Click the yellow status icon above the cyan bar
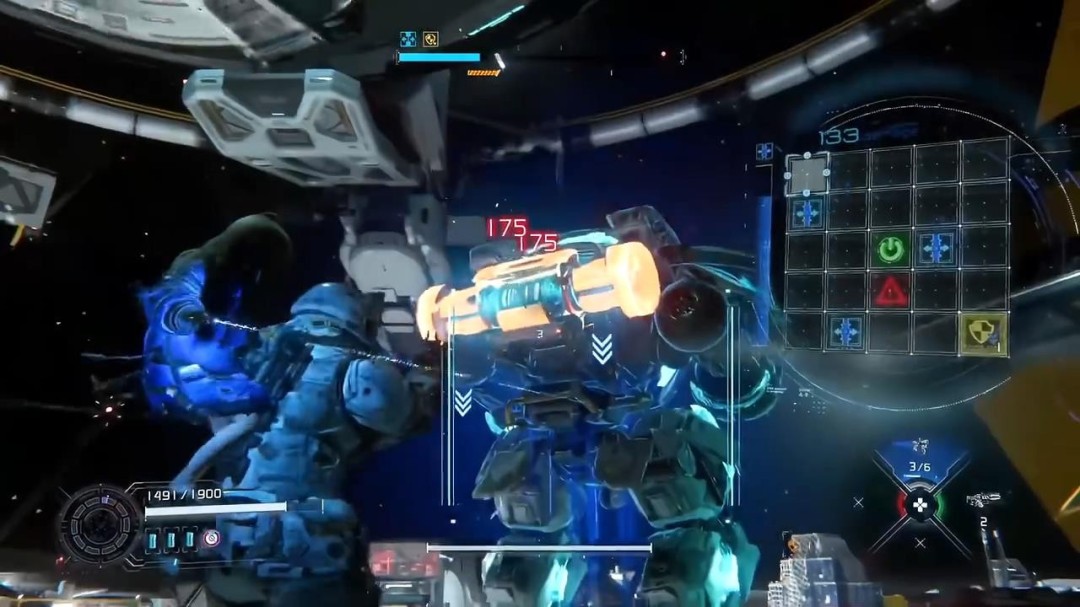This screenshot has width=1080, height=607. (430, 39)
